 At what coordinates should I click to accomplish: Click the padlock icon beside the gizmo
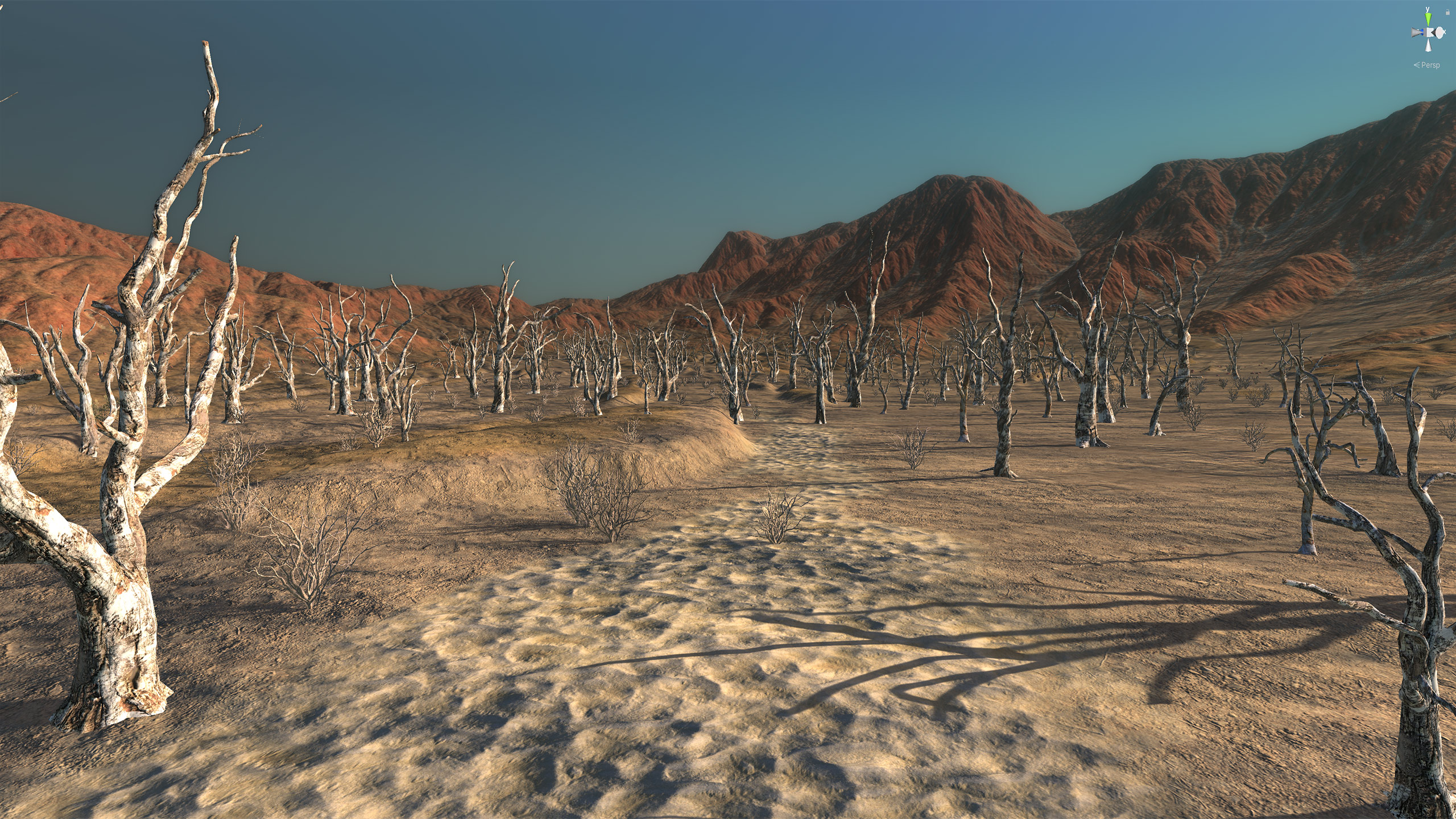coord(1447,12)
